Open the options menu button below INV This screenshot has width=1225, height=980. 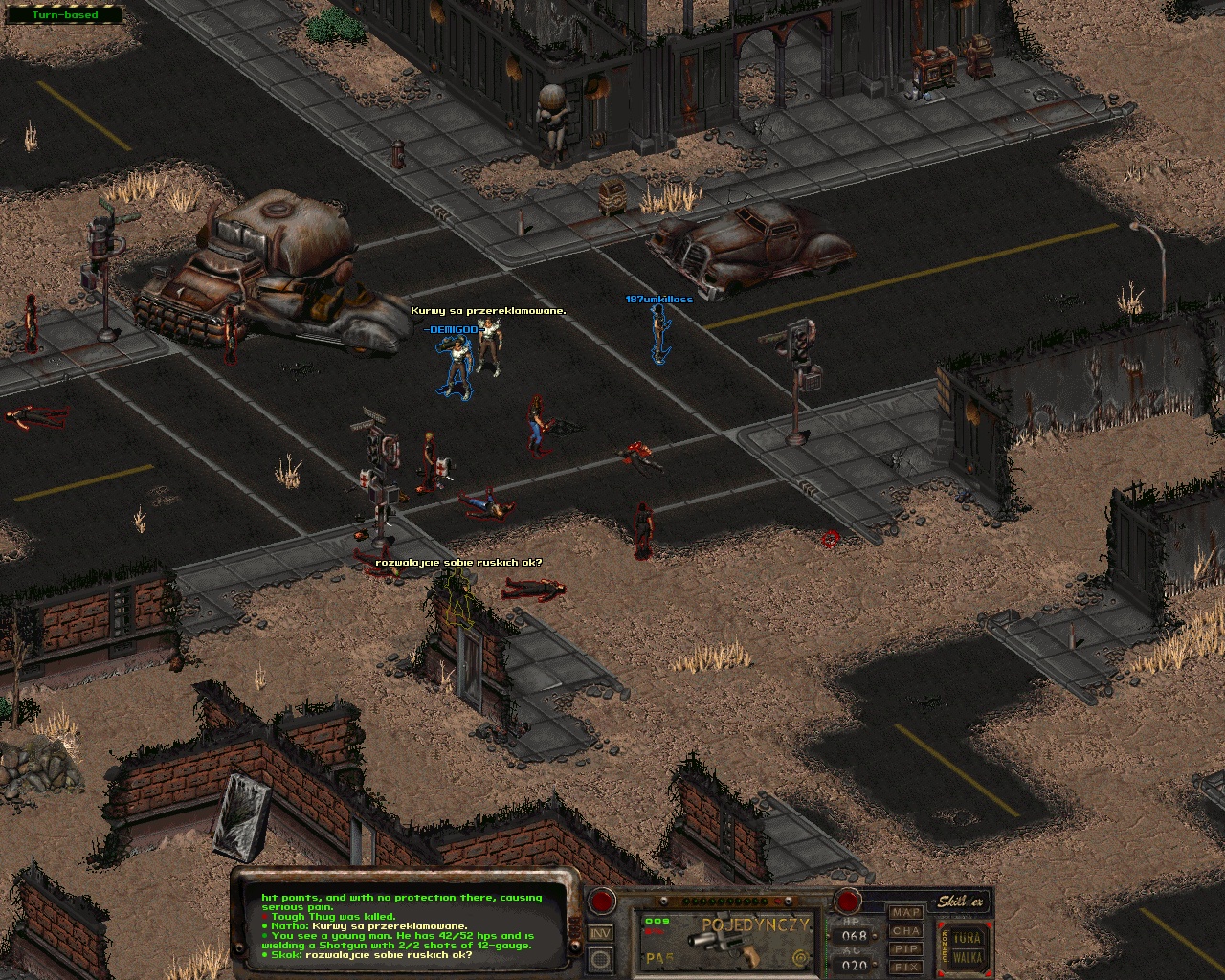tap(601, 957)
